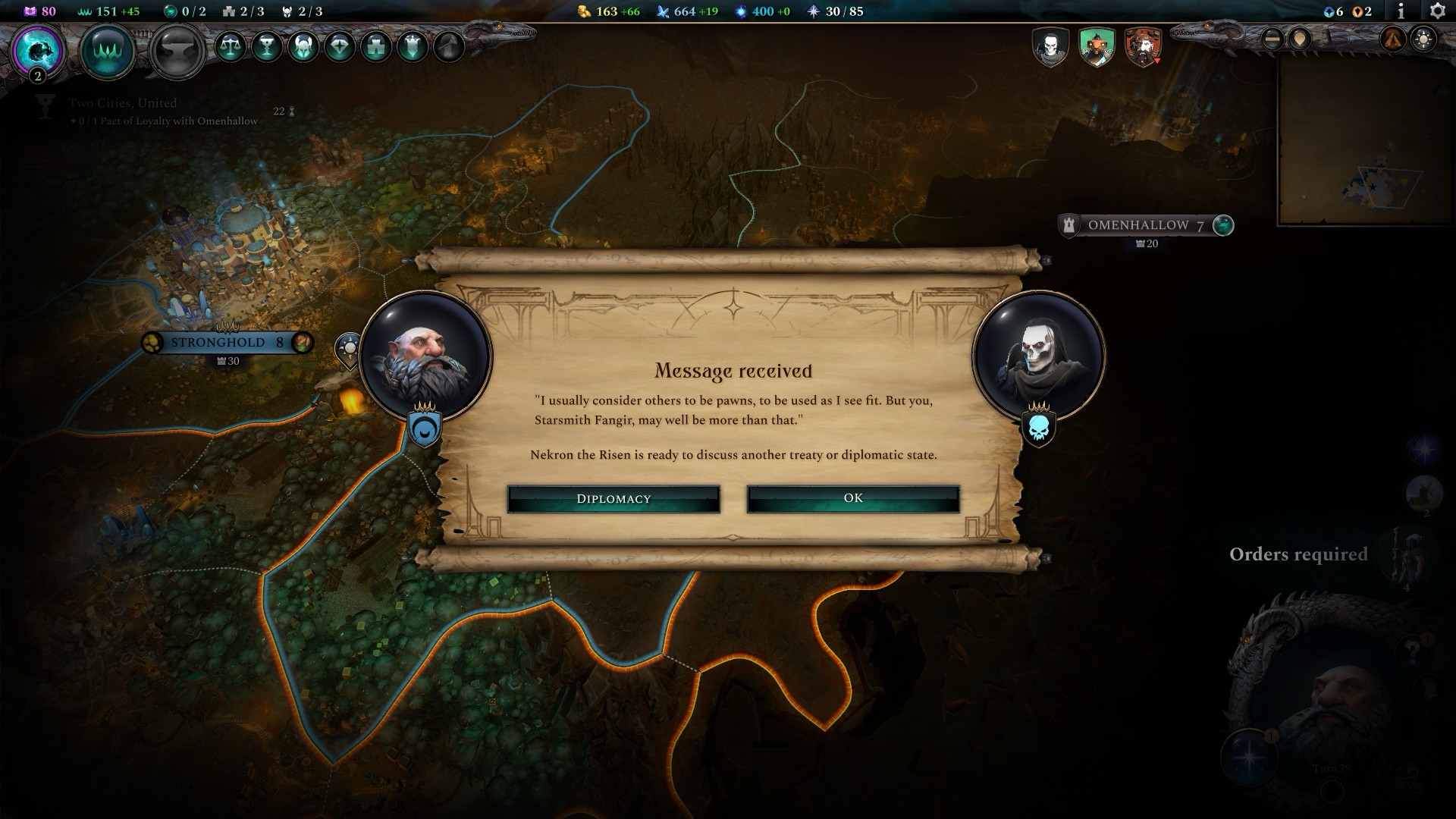This screenshot has height=819, width=1456.
Task: Open the settings gear menu
Action: (1436, 11)
